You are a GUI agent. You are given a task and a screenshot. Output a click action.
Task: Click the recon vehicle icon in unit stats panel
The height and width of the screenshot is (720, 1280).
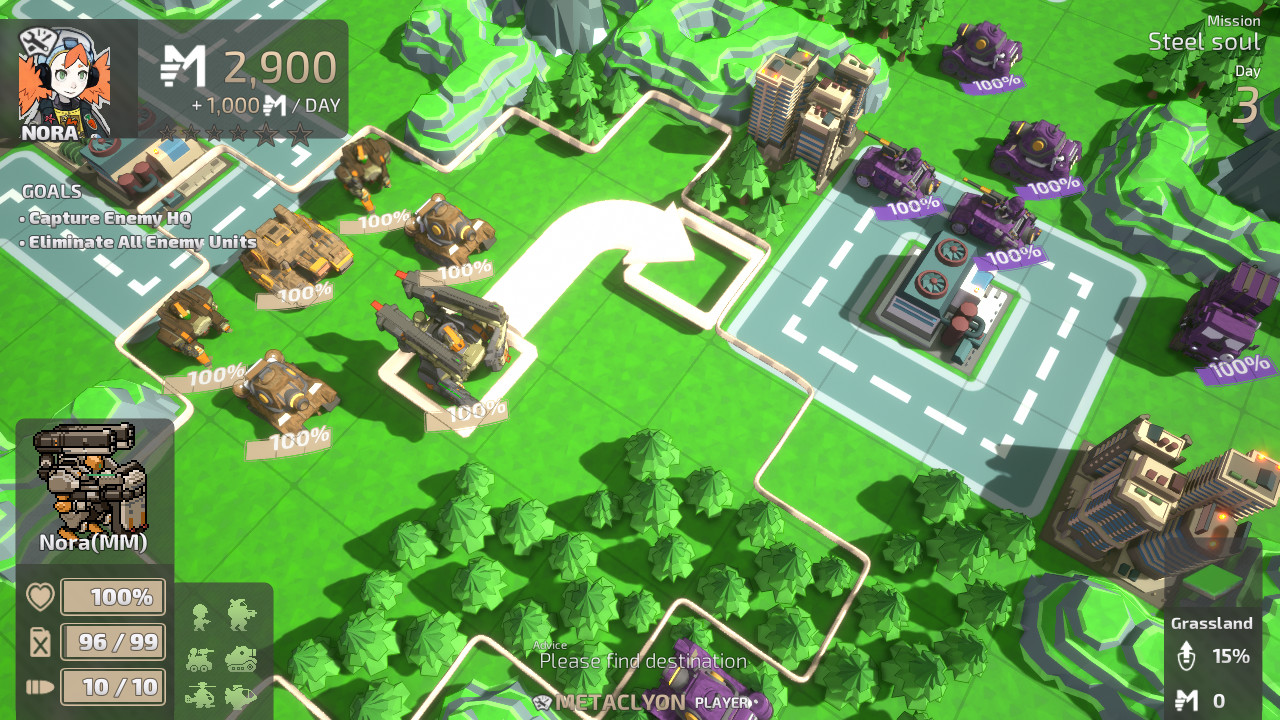[x=199, y=660]
